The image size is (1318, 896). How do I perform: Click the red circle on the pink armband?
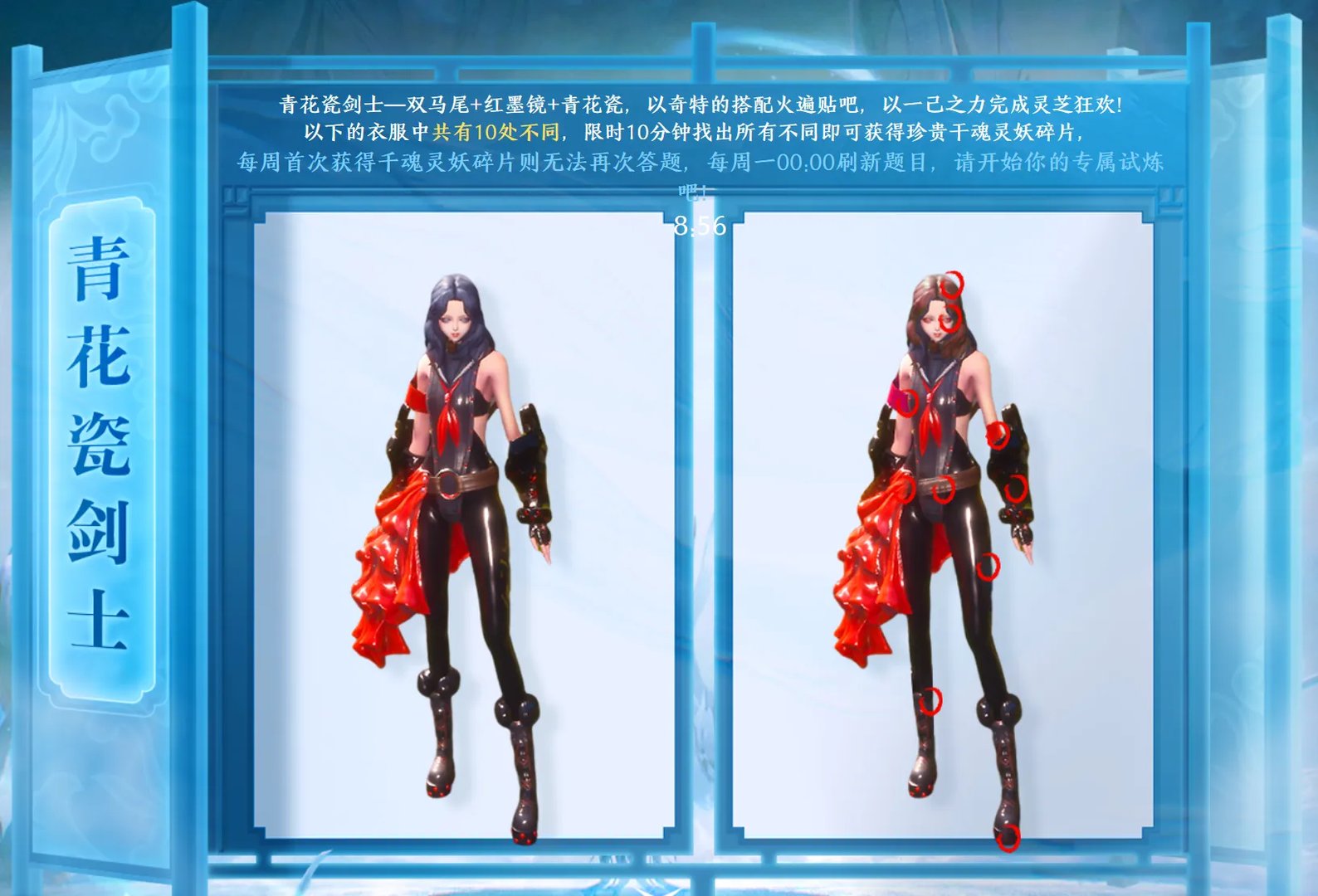tap(910, 402)
